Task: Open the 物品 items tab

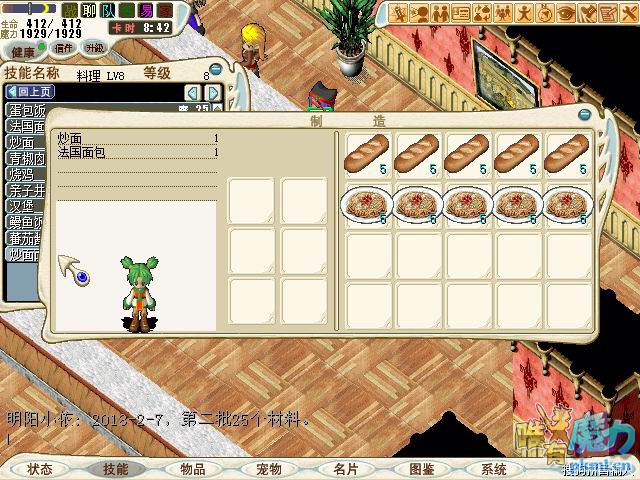Action: point(193,469)
